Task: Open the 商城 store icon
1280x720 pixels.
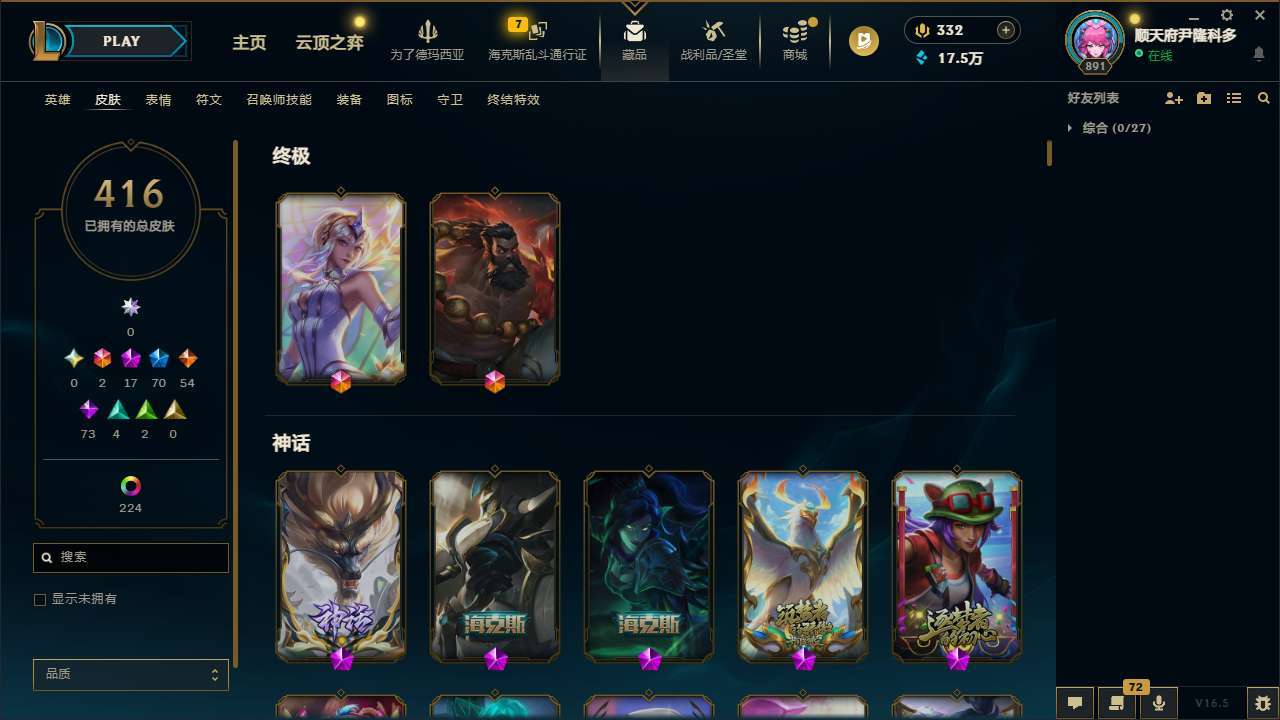Action: pos(795,40)
